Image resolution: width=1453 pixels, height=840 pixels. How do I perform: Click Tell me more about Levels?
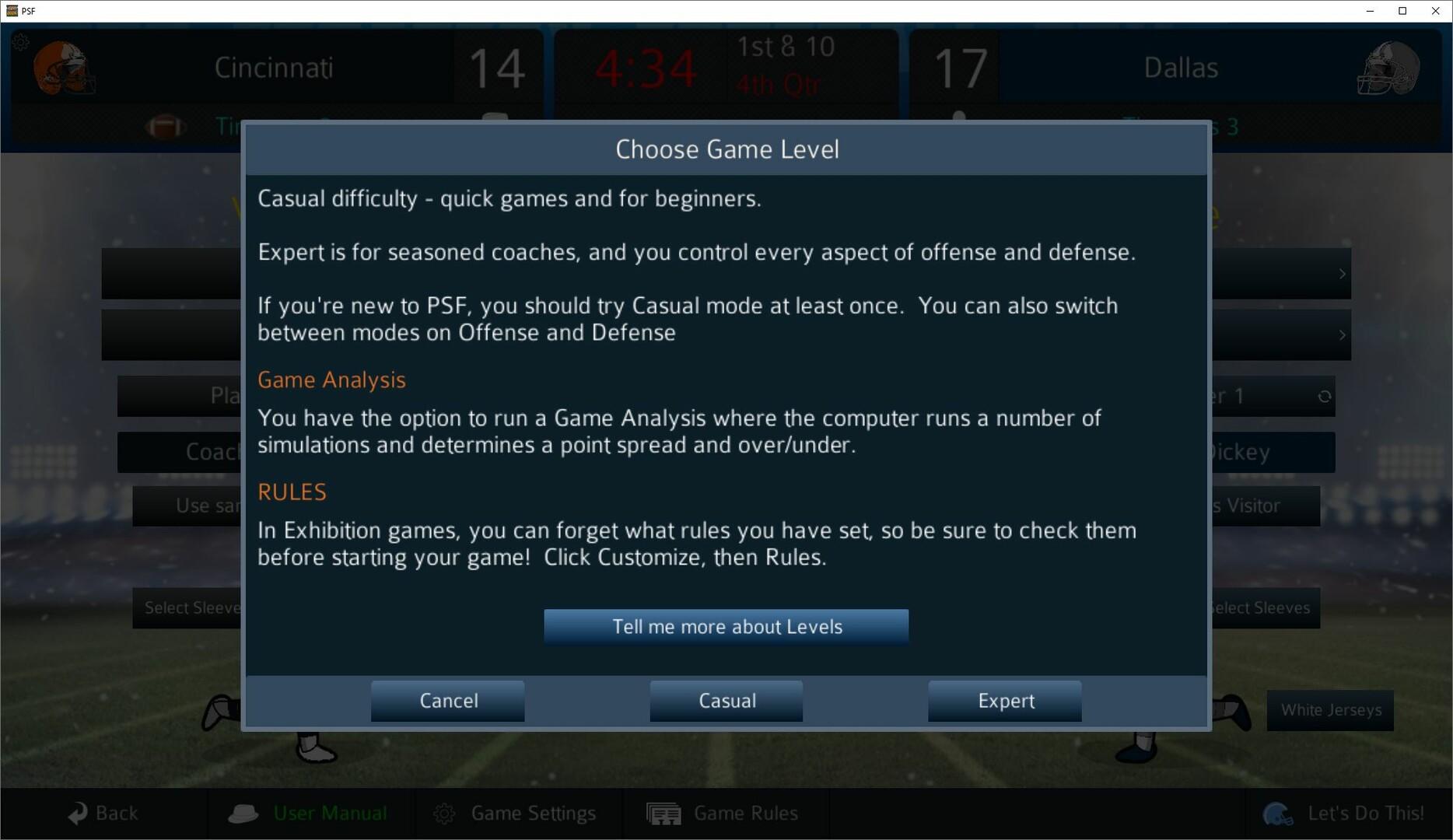[x=726, y=627]
